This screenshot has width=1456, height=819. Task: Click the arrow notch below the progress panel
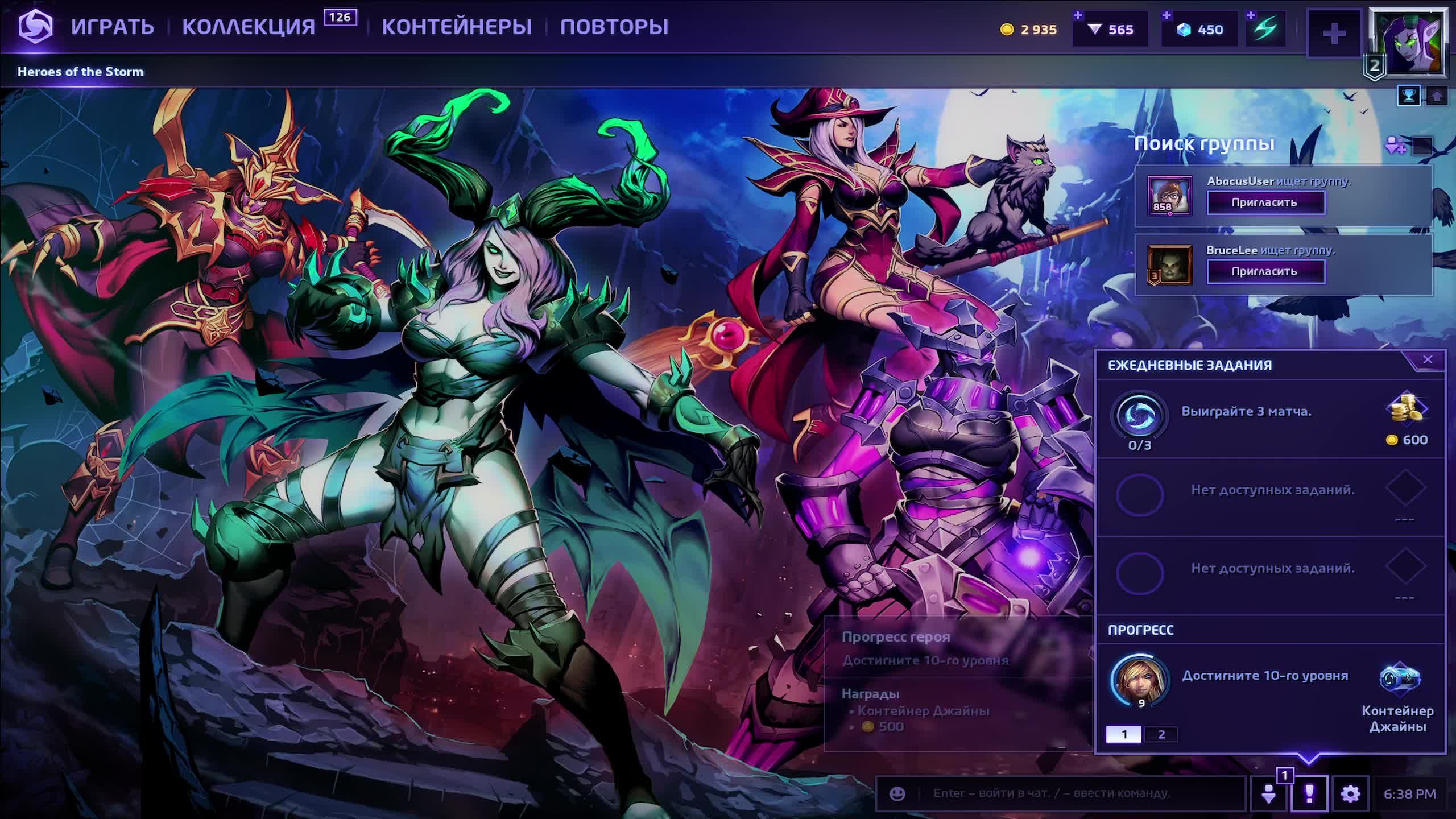point(1308,760)
